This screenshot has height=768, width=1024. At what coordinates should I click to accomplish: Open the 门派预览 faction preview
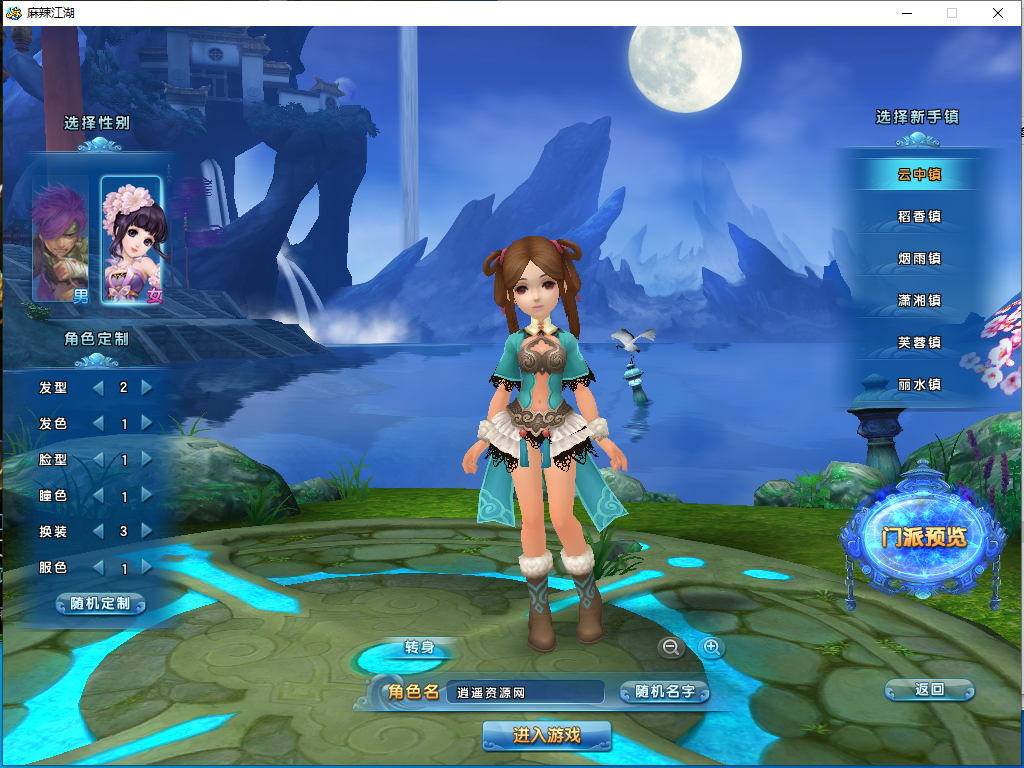[x=924, y=537]
